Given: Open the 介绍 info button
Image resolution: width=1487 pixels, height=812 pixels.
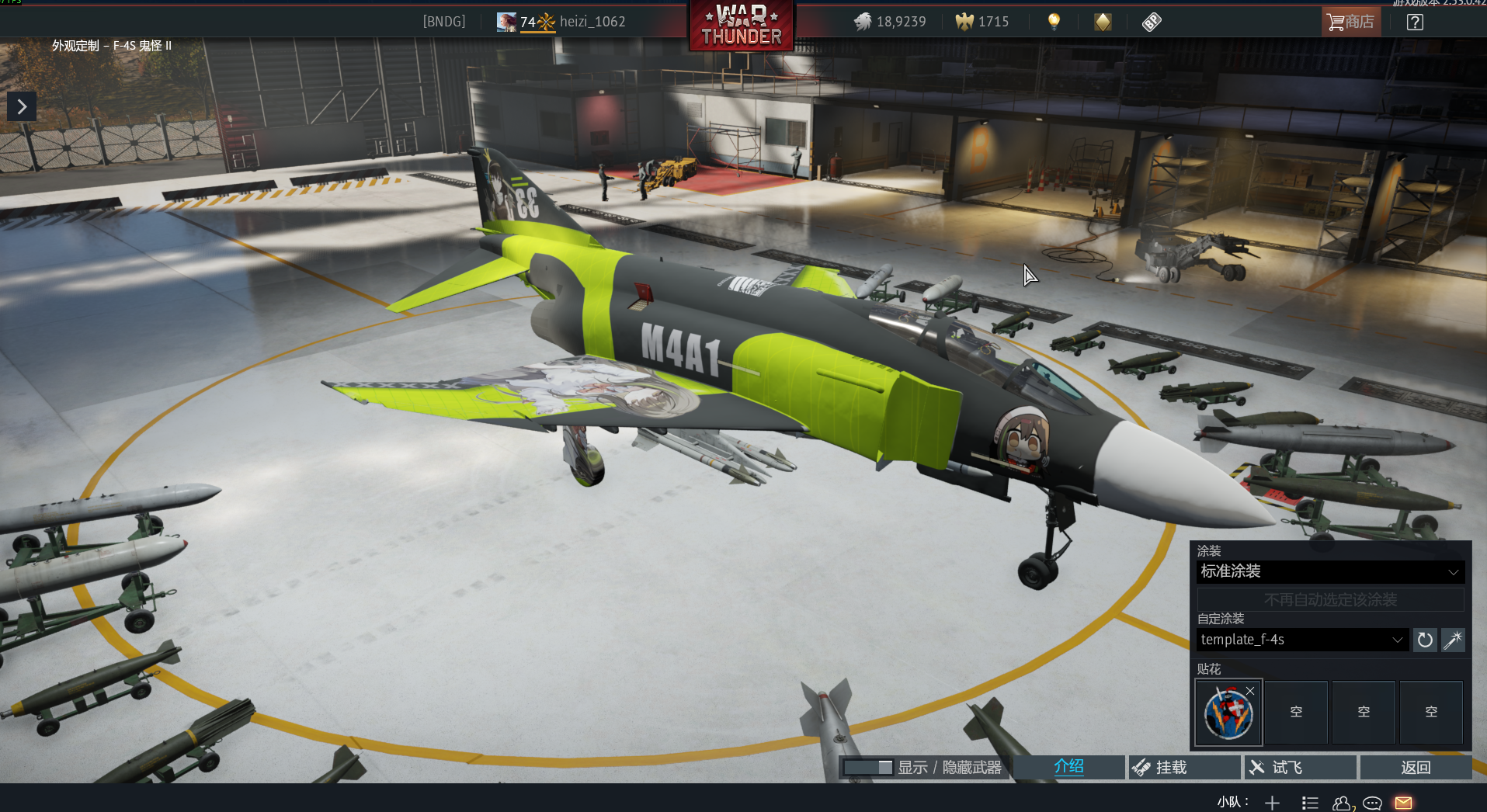Looking at the screenshot, I should pos(1068,767).
